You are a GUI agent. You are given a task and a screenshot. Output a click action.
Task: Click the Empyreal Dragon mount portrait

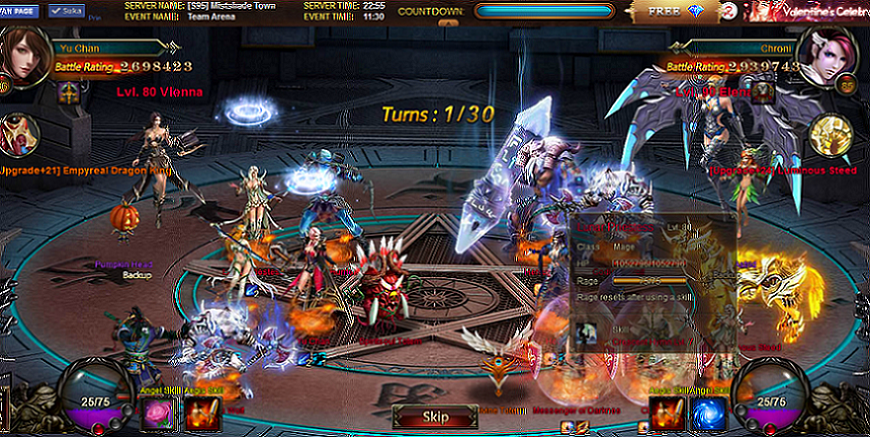[x=18, y=135]
